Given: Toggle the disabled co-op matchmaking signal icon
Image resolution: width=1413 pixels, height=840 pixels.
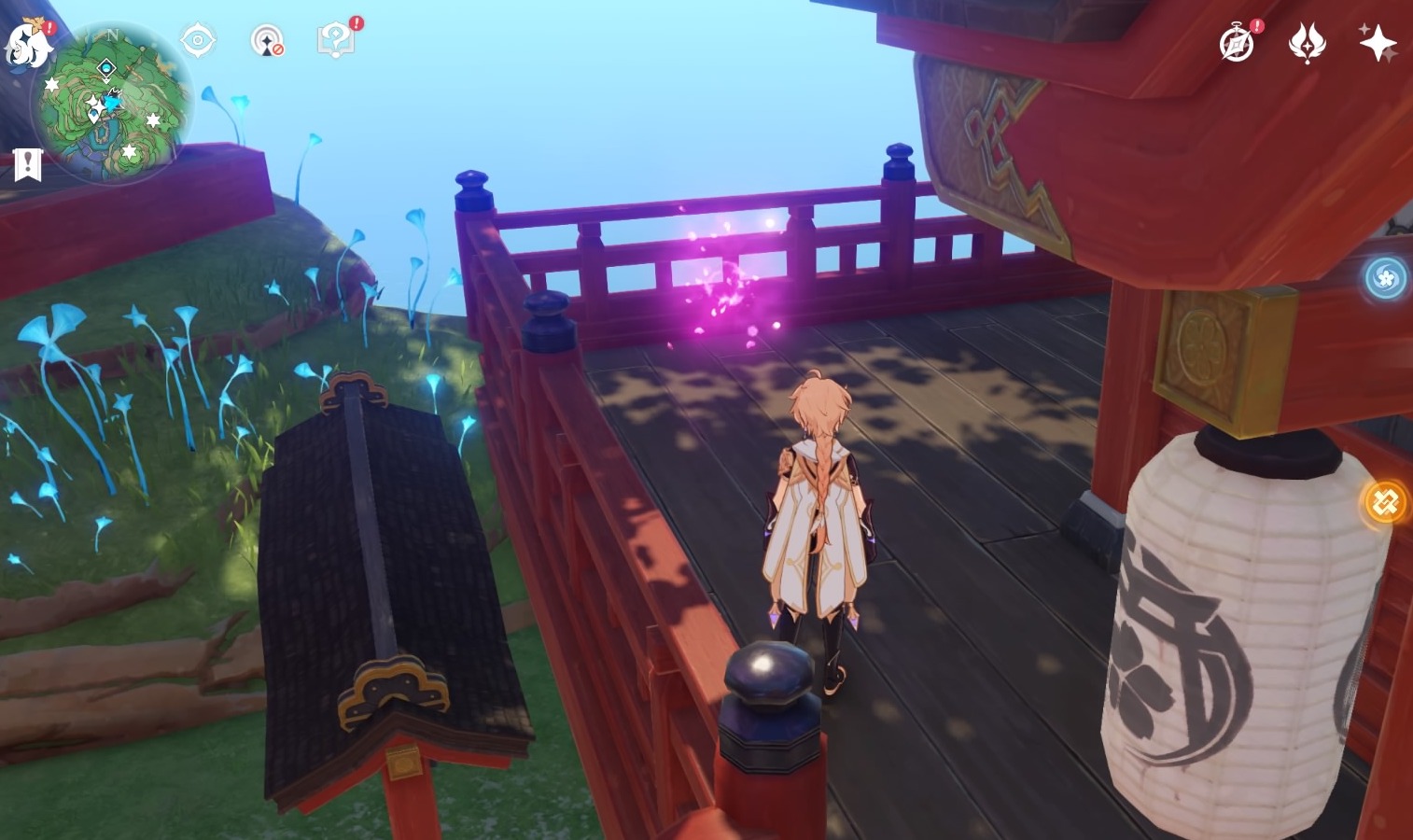Looking at the screenshot, I should click(265, 41).
